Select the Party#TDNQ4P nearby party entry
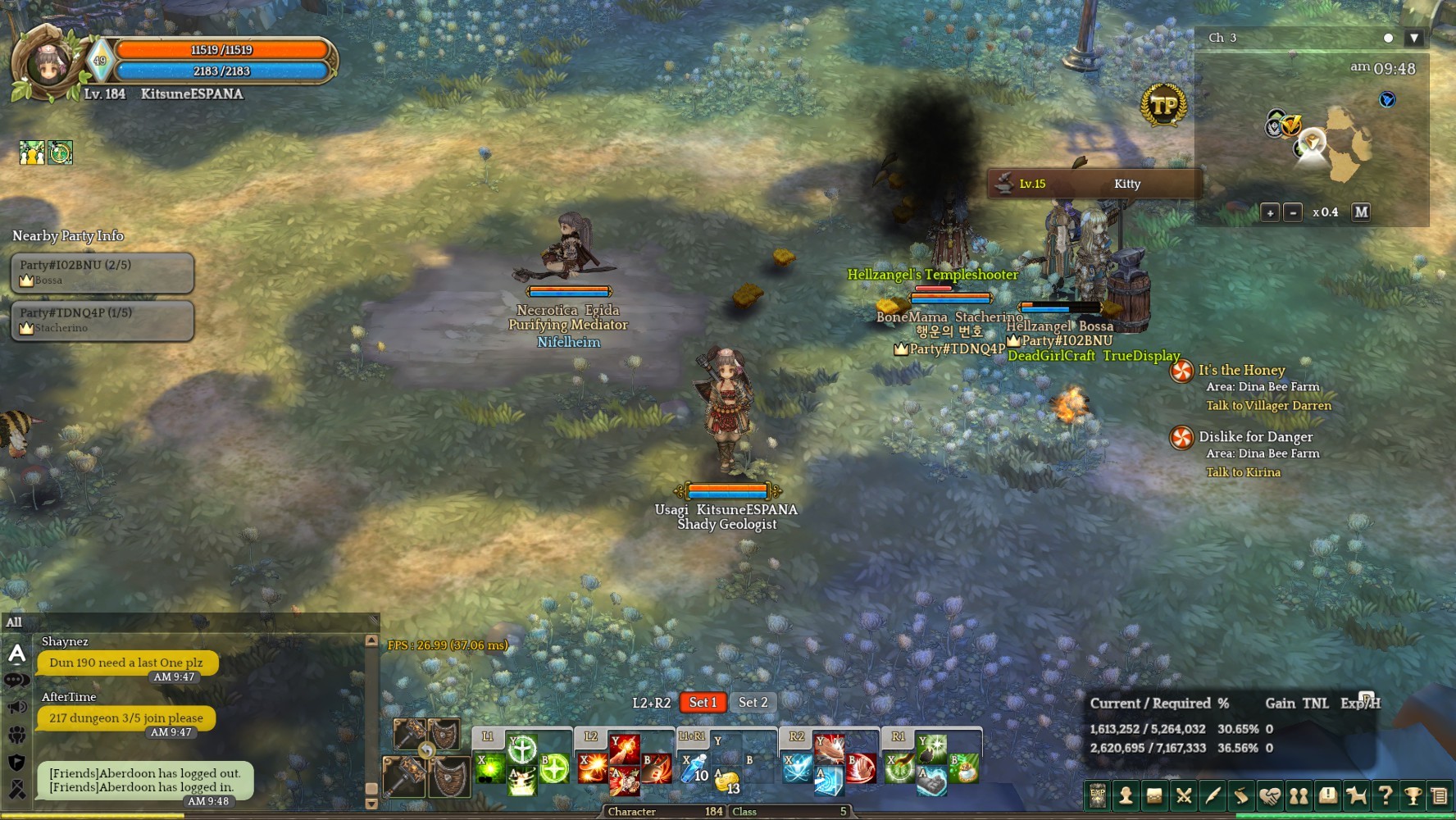 102,320
